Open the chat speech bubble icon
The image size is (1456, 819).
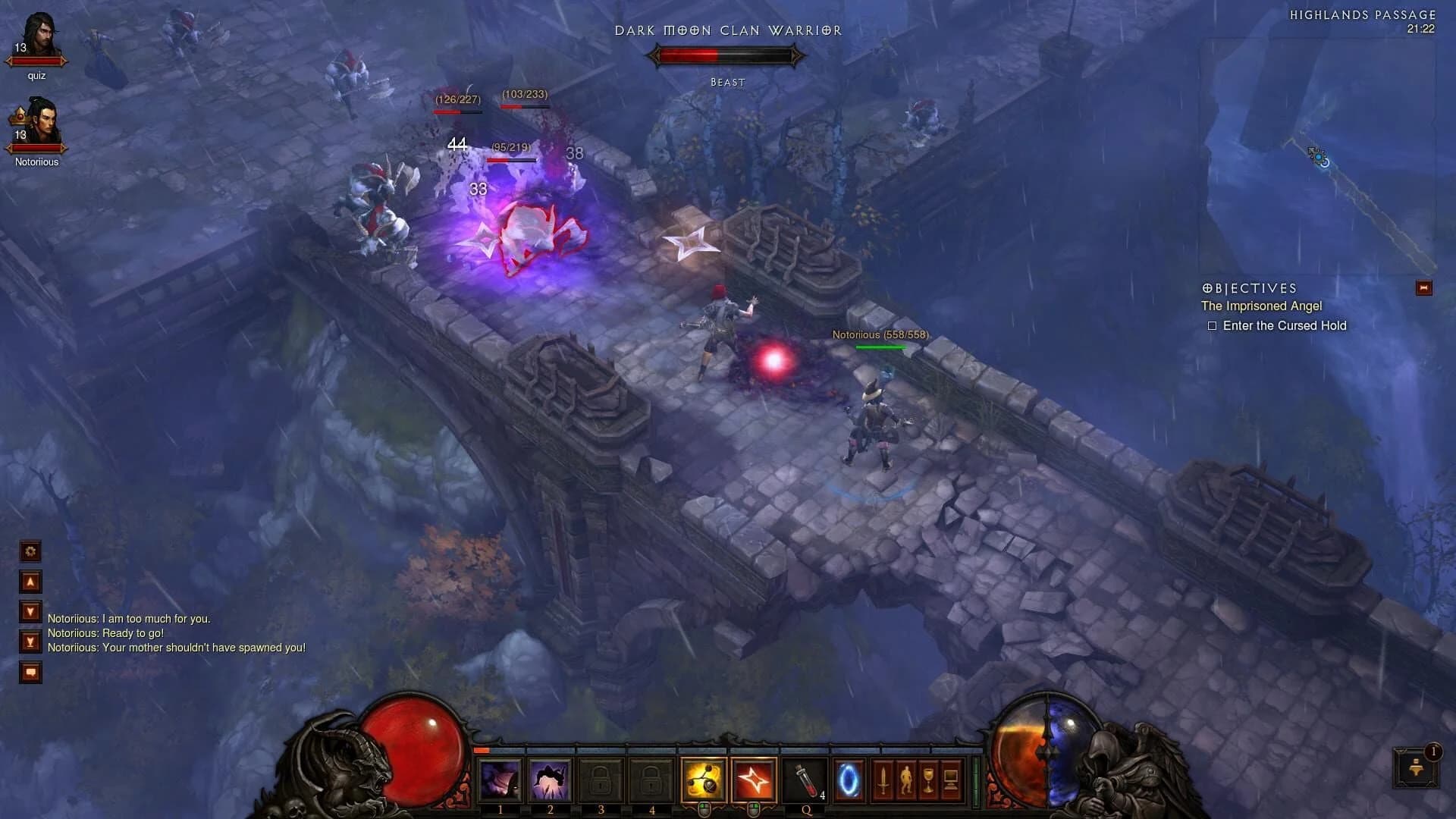(30, 672)
